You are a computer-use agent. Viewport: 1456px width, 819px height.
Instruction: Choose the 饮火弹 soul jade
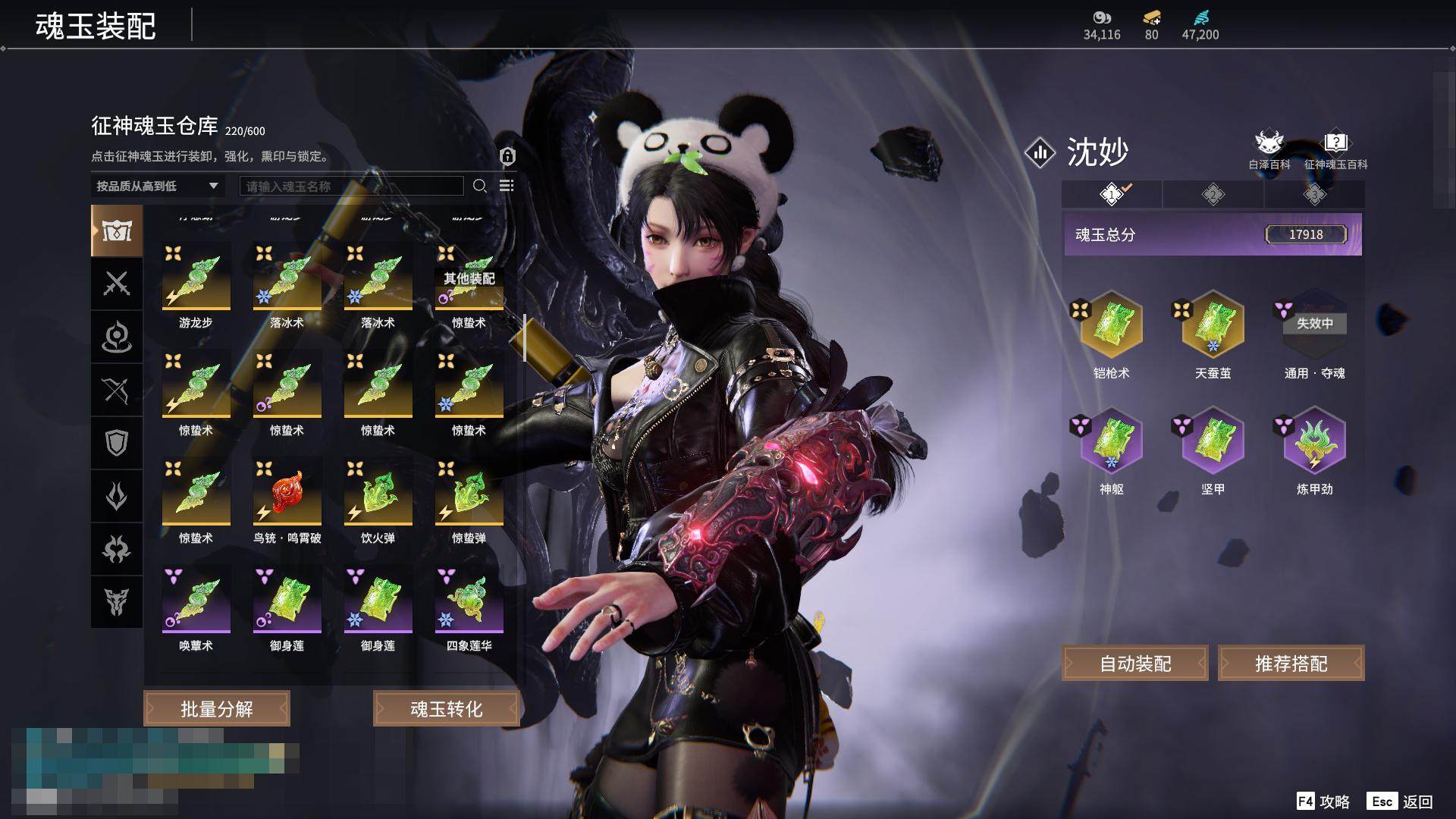[378, 493]
